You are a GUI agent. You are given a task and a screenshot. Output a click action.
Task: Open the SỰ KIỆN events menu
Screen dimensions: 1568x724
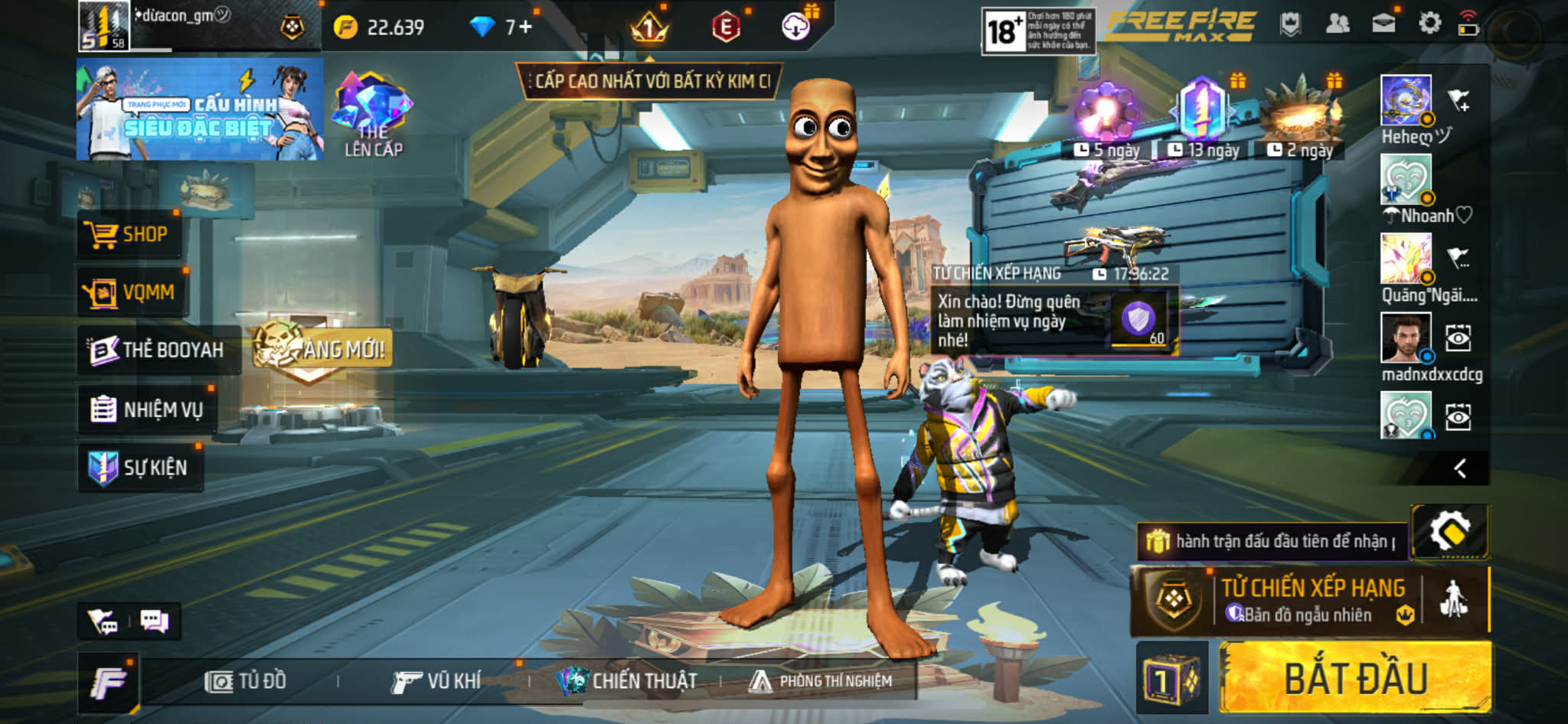click(x=140, y=467)
